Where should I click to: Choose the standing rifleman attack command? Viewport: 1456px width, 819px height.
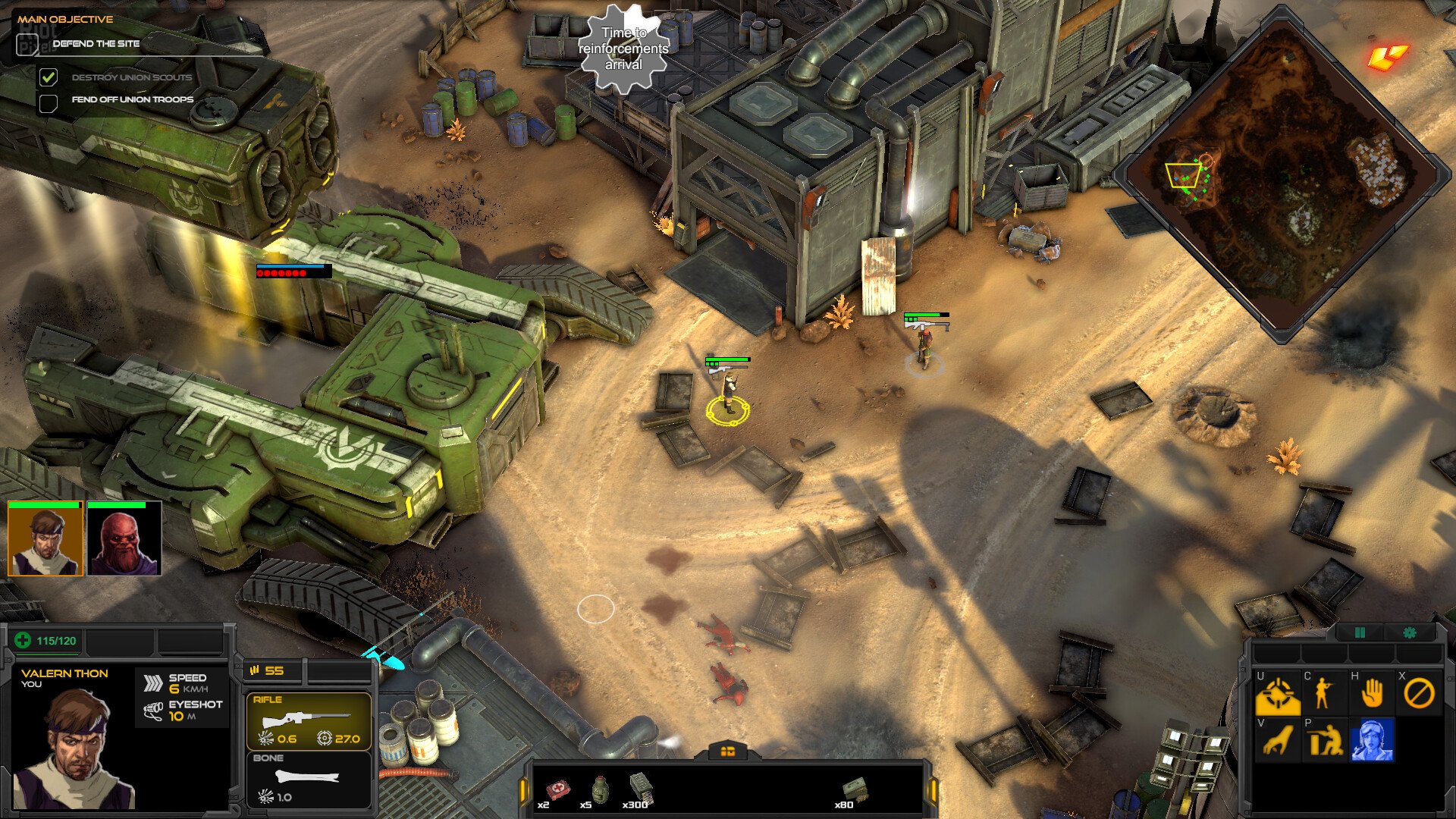(x=1323, y=692)
